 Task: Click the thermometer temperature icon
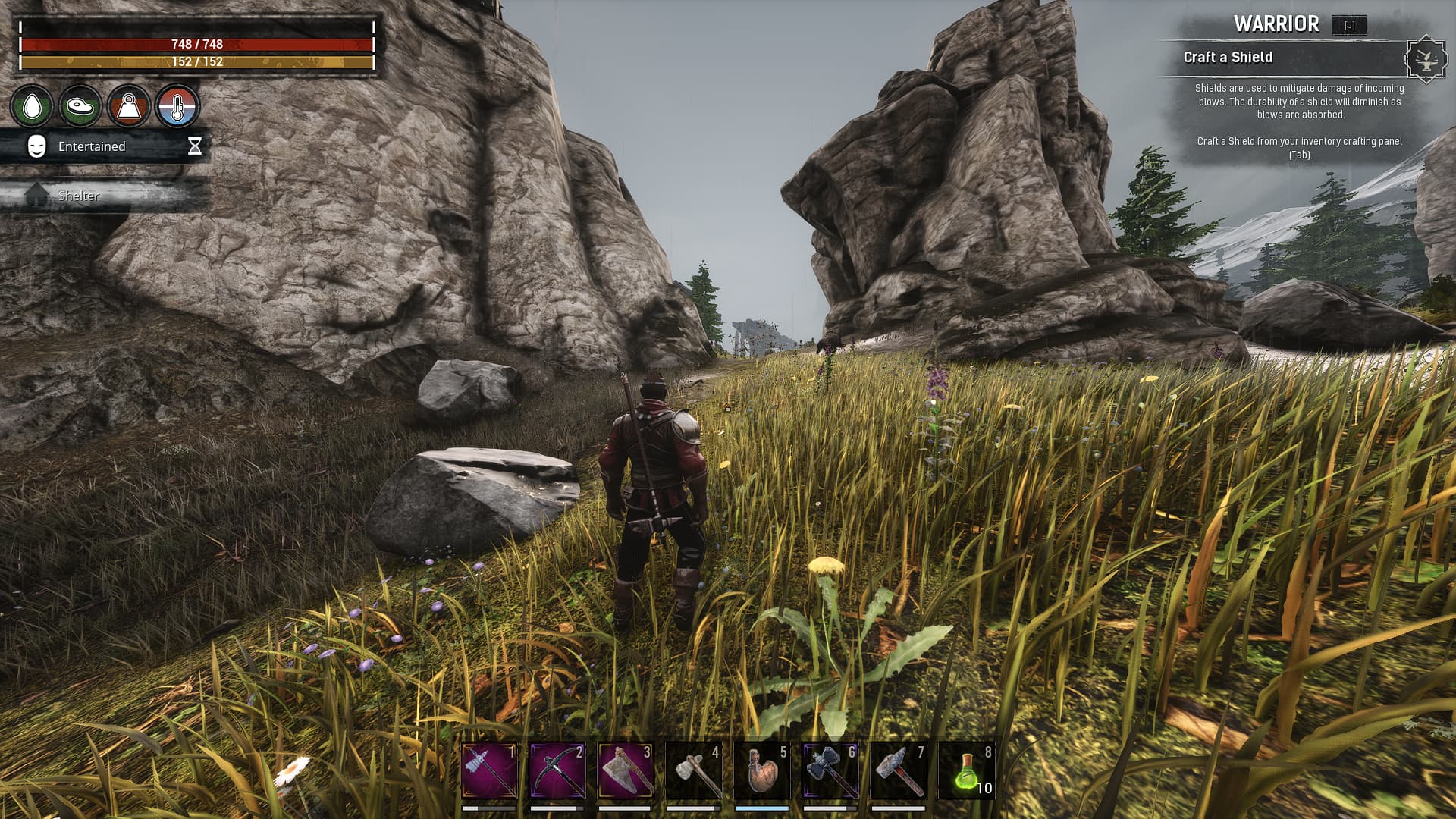(177, 106)
